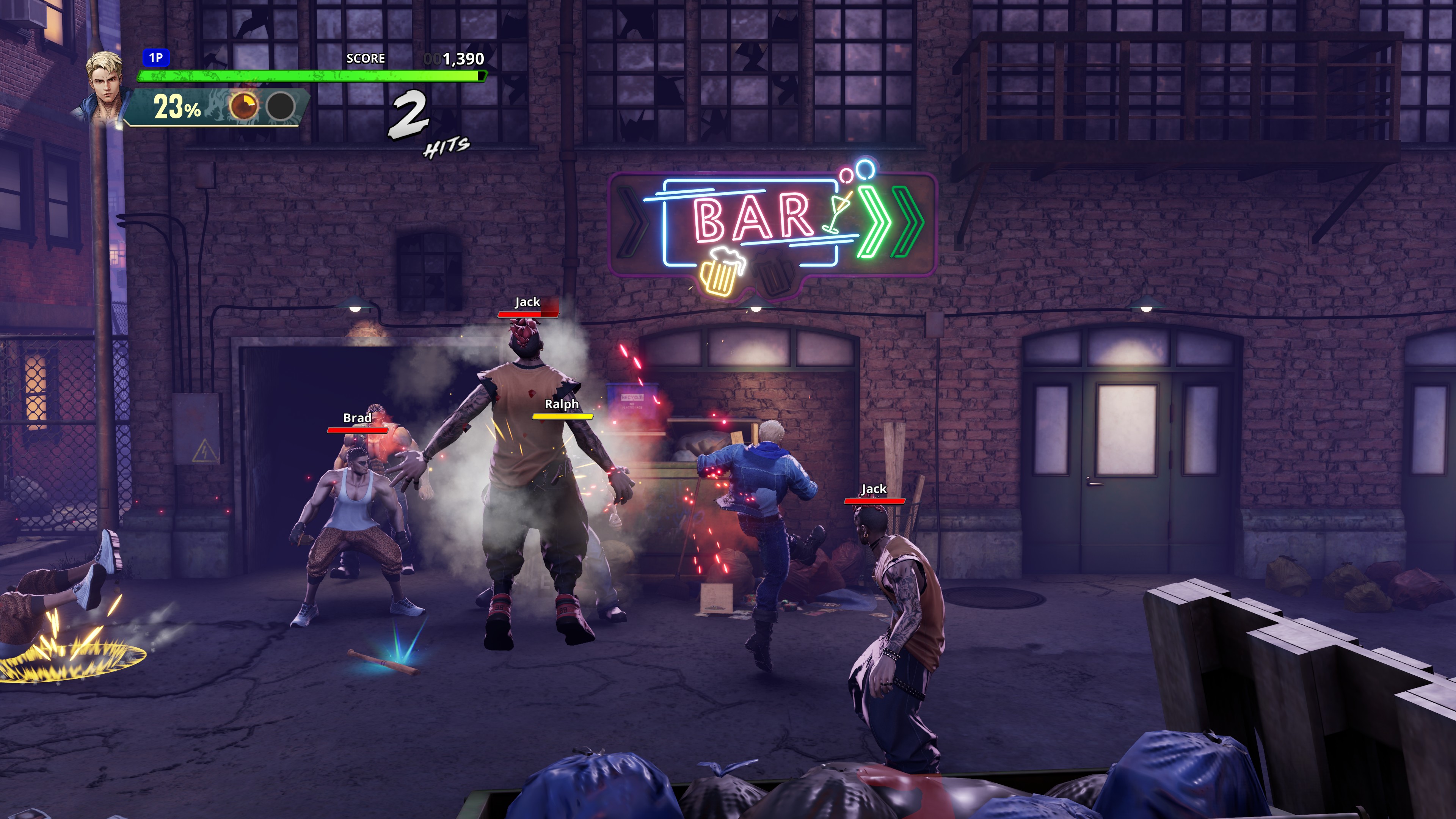Select the empty dark special orb

pyautogui.click(x=281, y=106)
